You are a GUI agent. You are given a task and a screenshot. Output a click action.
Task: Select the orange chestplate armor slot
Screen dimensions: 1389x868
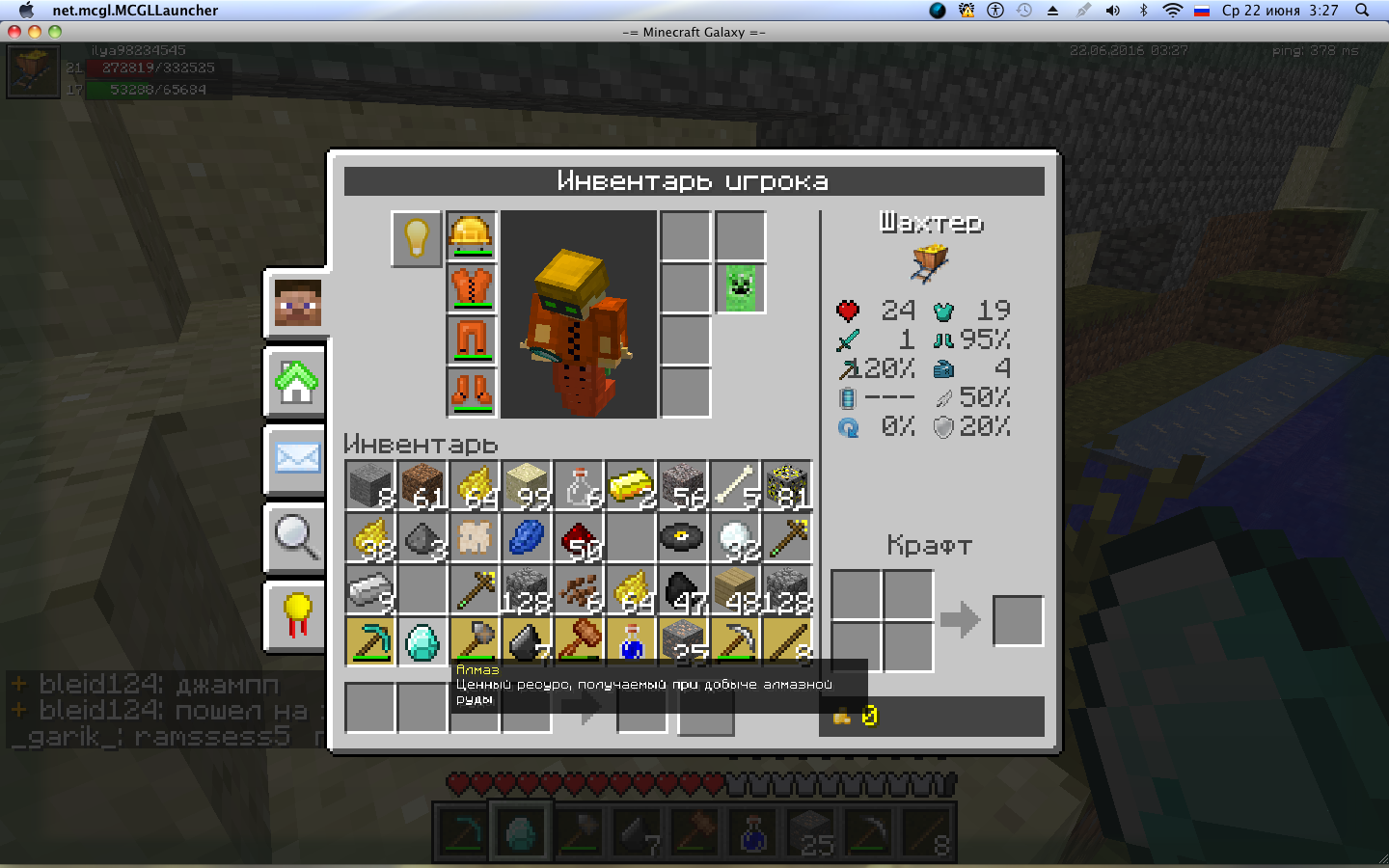472,287
